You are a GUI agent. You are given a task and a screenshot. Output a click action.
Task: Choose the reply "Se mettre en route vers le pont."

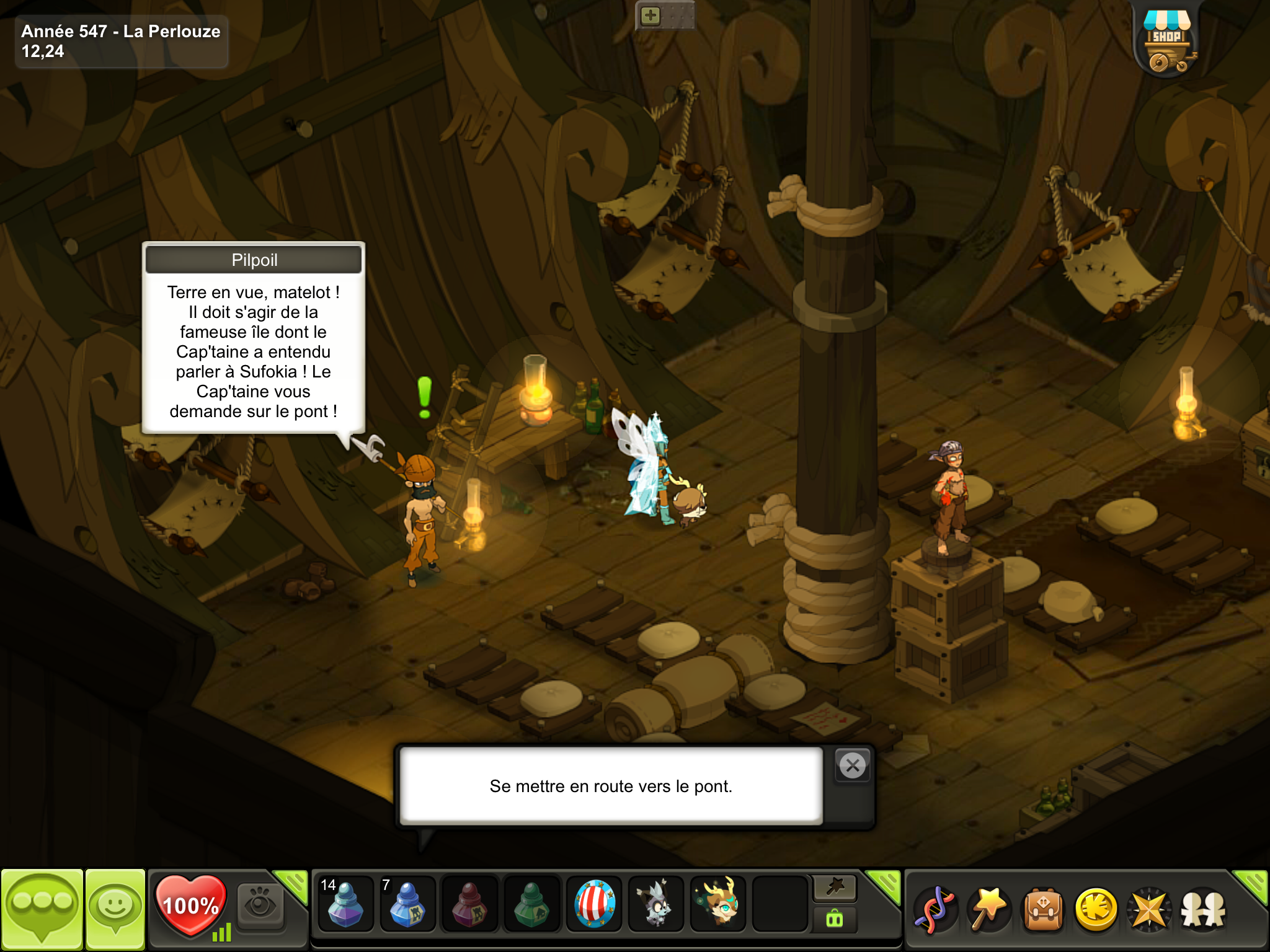pyautogui.click(x=611, y=786)
